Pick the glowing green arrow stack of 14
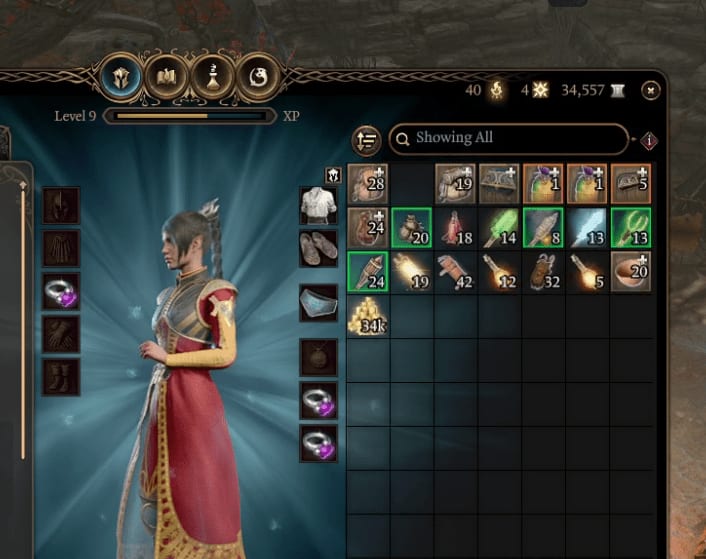Screen dimensions: 706x559 click(x=499, y=228)
